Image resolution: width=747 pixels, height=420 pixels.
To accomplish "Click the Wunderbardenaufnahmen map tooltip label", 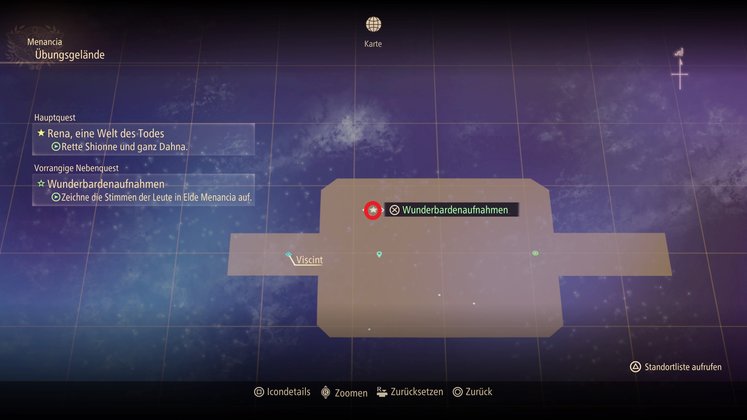I will [453, 210].
